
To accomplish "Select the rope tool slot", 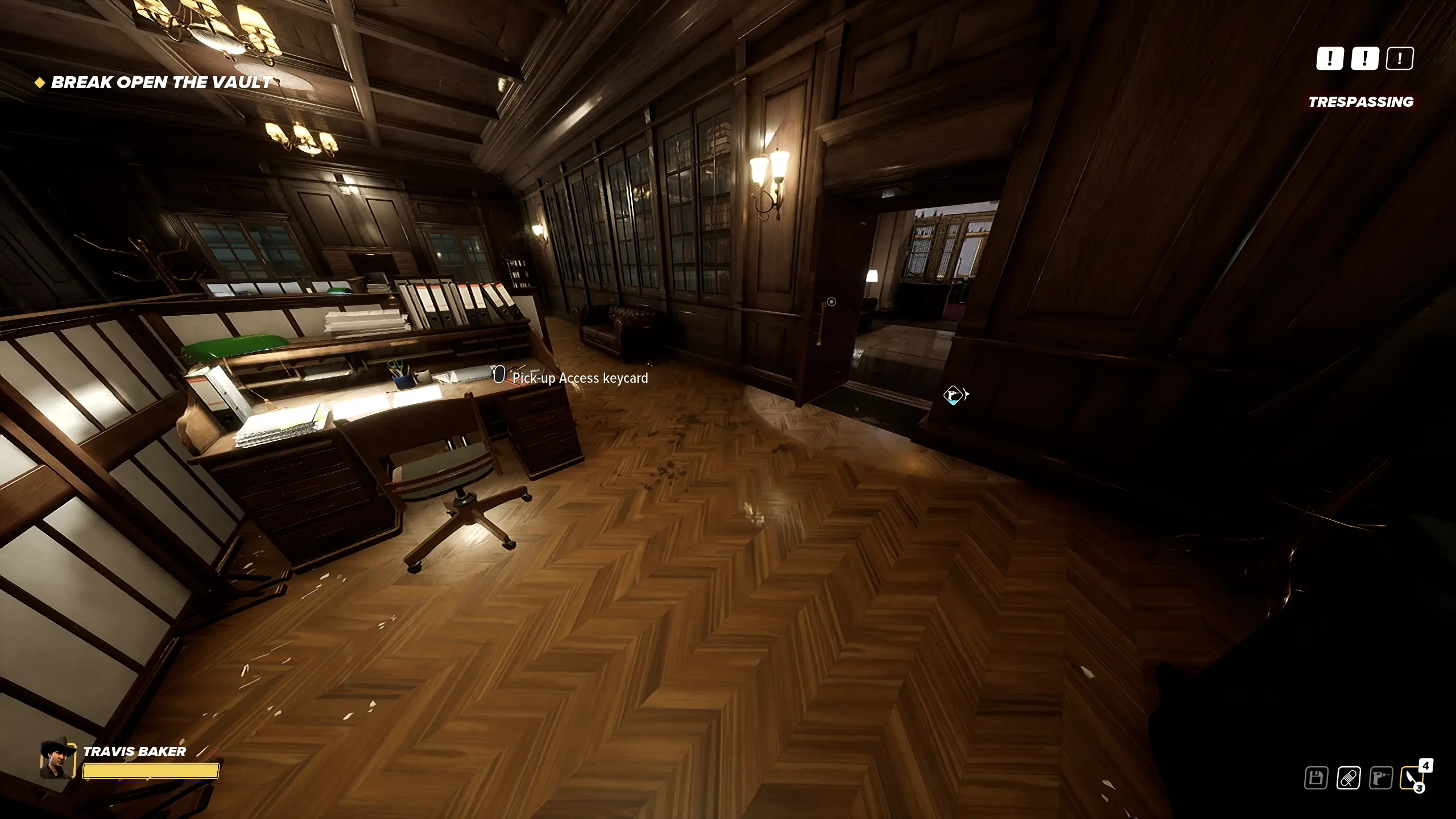I will (1348, 778).
